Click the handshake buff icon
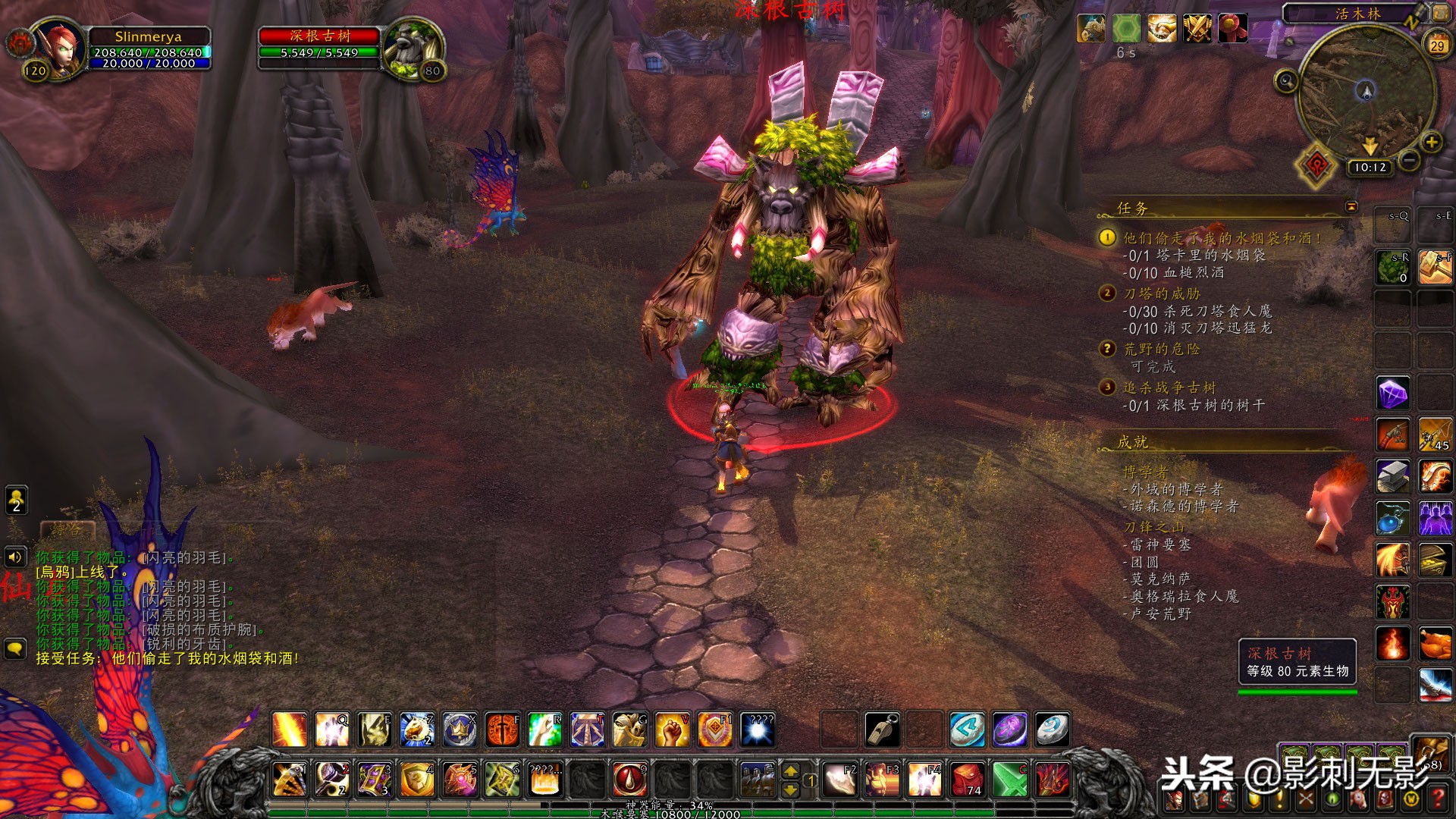 [1161, 29]
